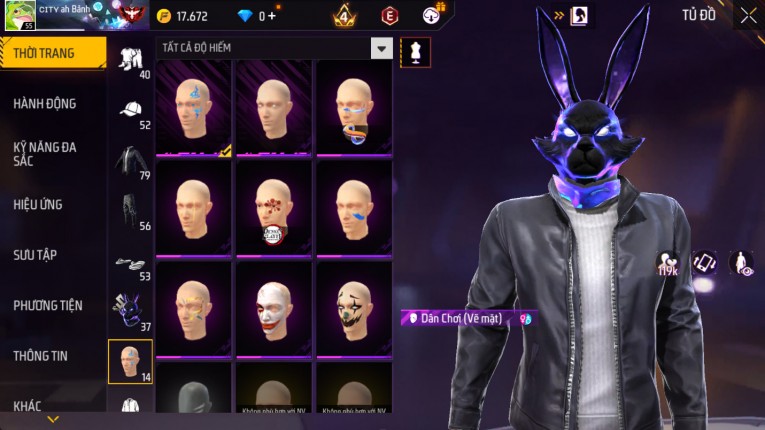Viewport: 765px width, 430px height.
Task: Open the Tất Cả Độ Hiếm dropdown
Action: click(381, 48)
